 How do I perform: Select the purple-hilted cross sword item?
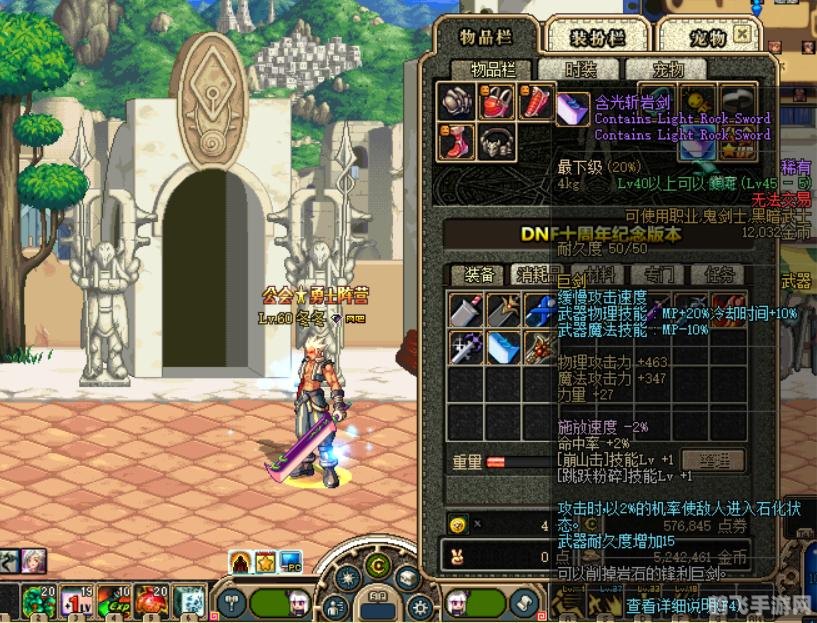(x=466, y=347)
